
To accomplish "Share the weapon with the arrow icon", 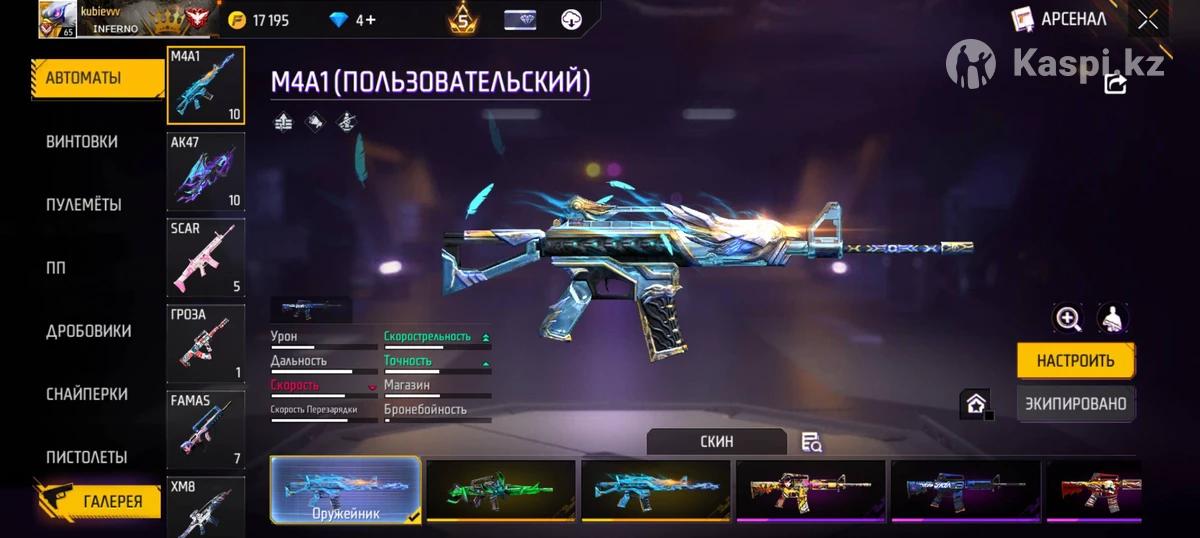I will coord(1115,83).
